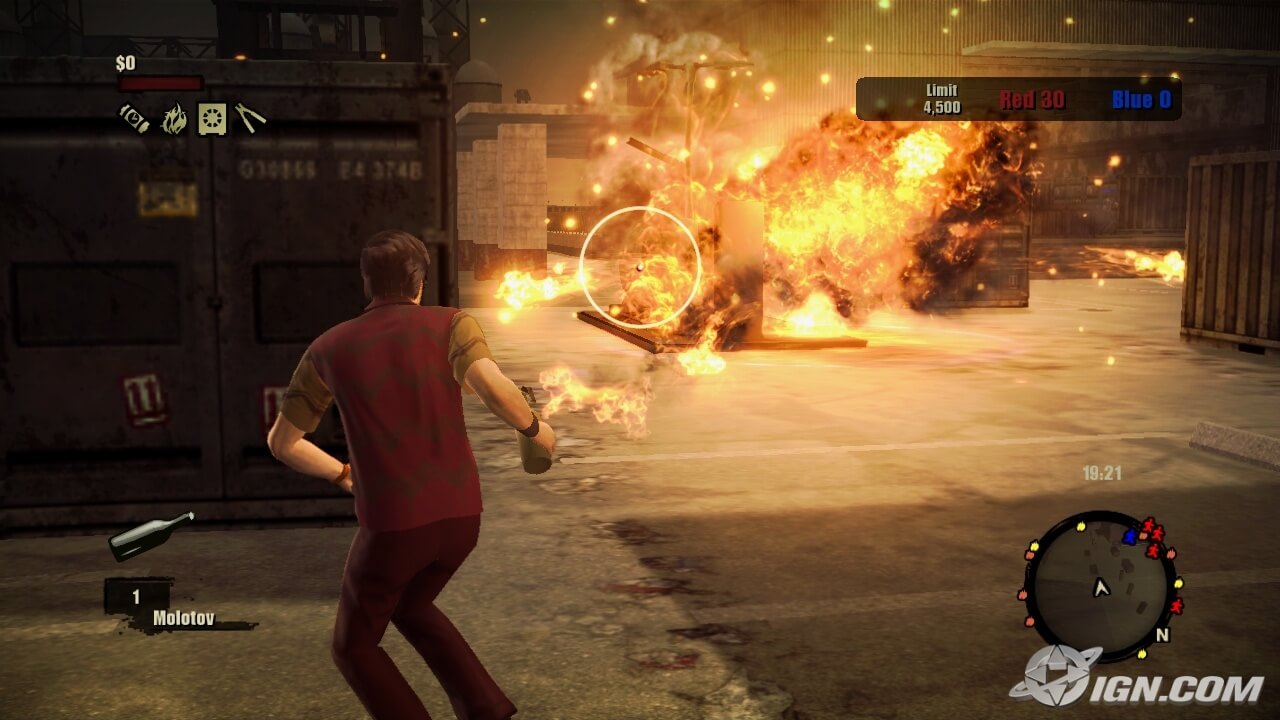Viewport: 1280px width, 720px height.
Task: Open the circular minimap
Action: click(x=1101, y=586)
